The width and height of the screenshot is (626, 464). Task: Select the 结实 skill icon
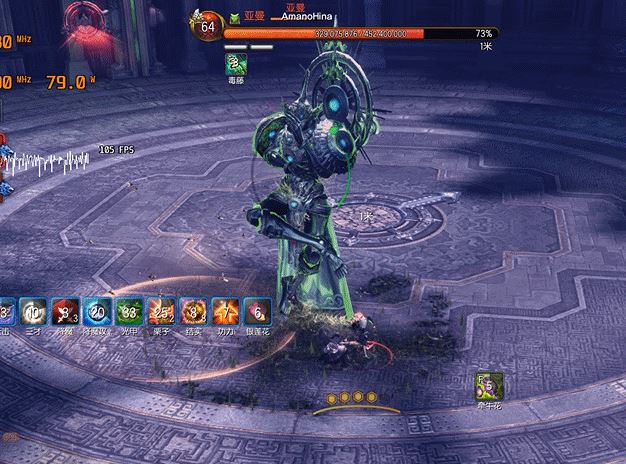click(x=191, y=311)
